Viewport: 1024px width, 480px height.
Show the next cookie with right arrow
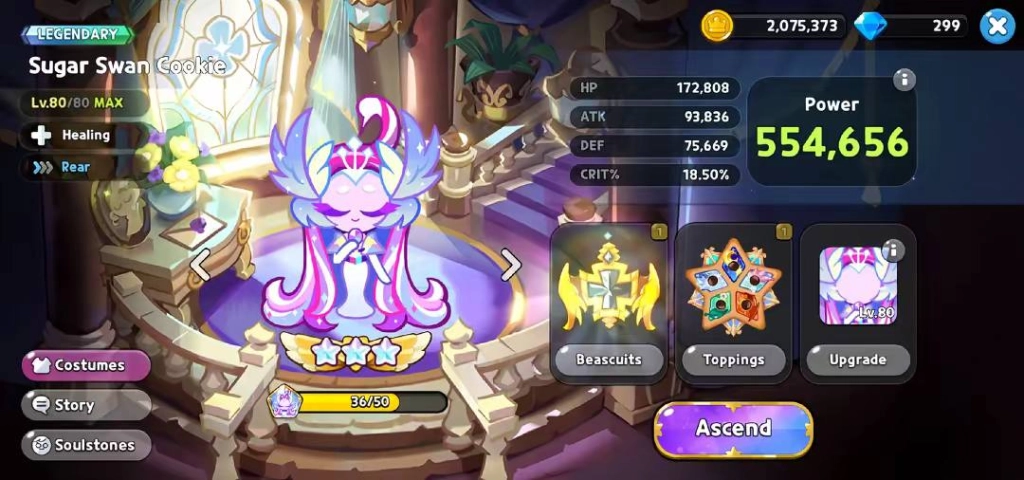coord(511,265)
